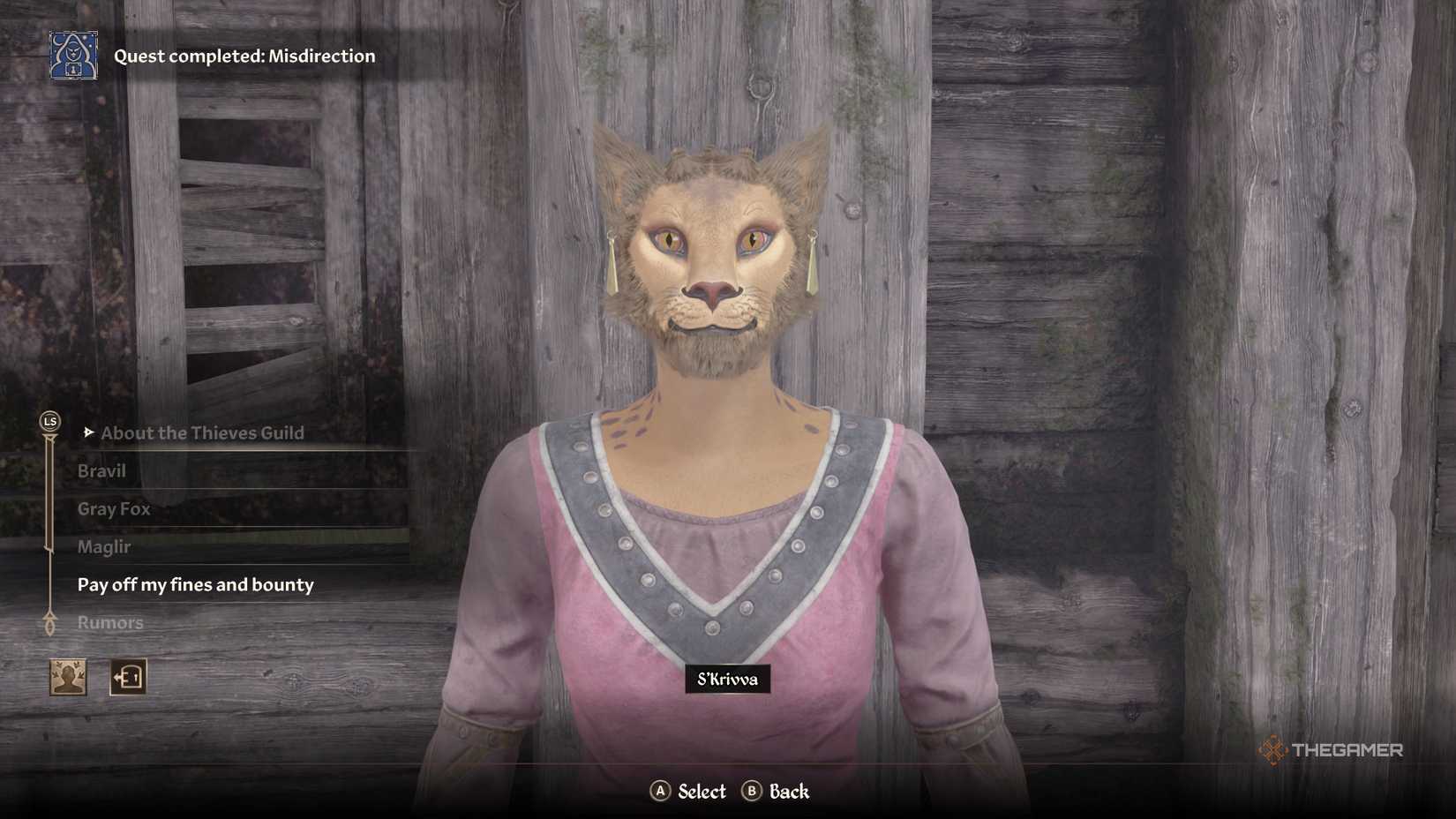Ask about the Gray Fox
This screenshot has width=1456, height=819.
coord(114,508)
